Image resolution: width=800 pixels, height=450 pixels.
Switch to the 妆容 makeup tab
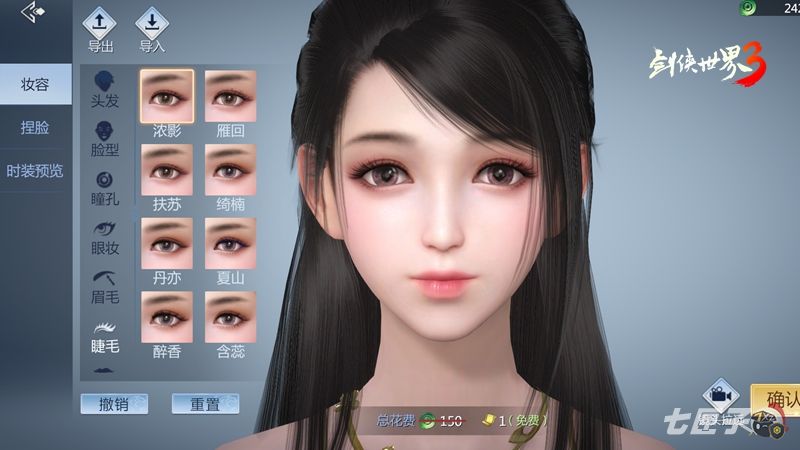pyautogui.click(x=35, y=84)
